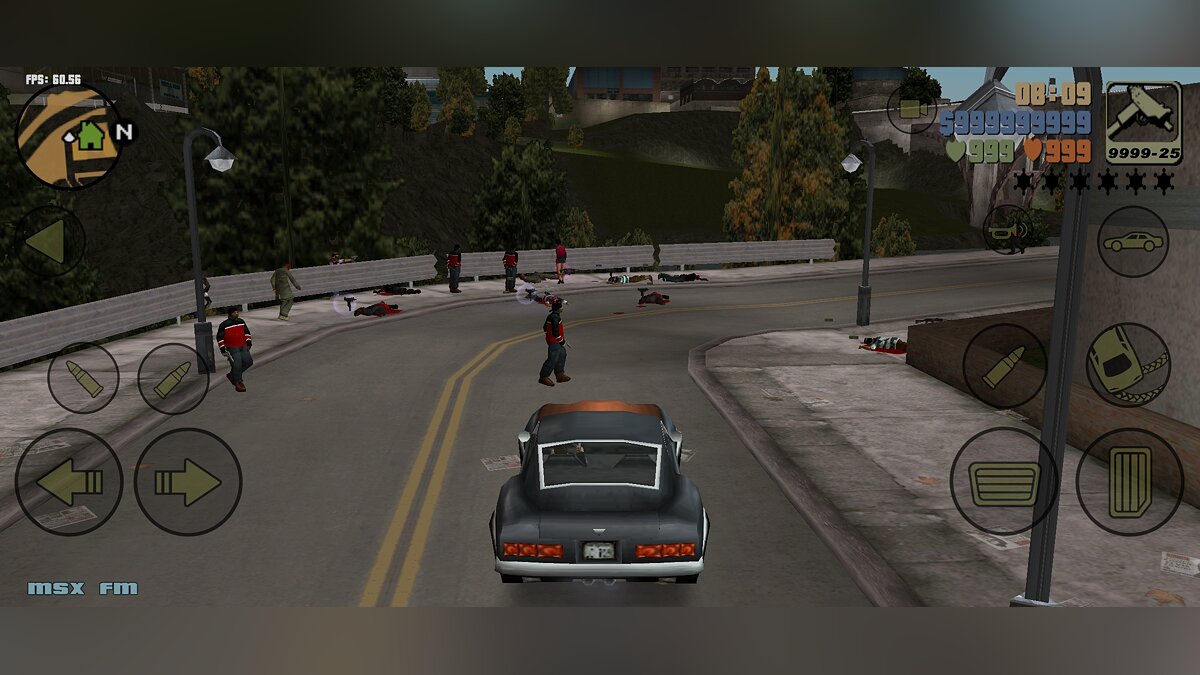The height and width of the screenshot is (675, 1200).
Task: Activate the handbrake skid button
Action: (x=1128, y=364)
